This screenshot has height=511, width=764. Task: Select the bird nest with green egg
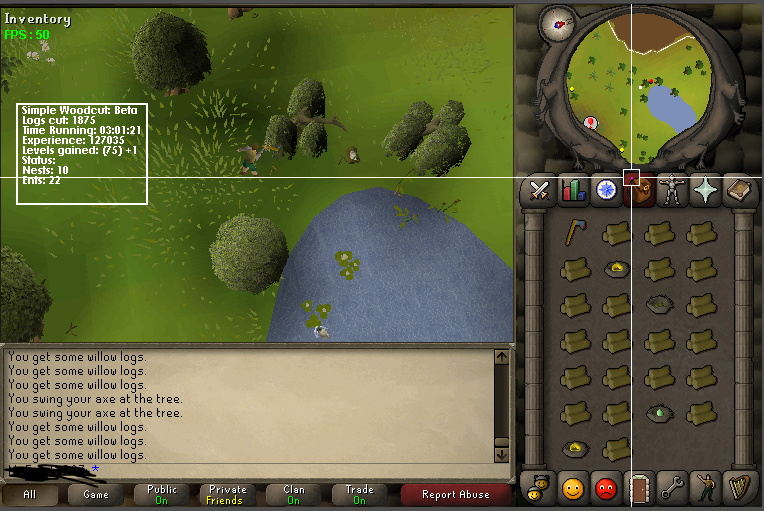(x=658, y=411)
